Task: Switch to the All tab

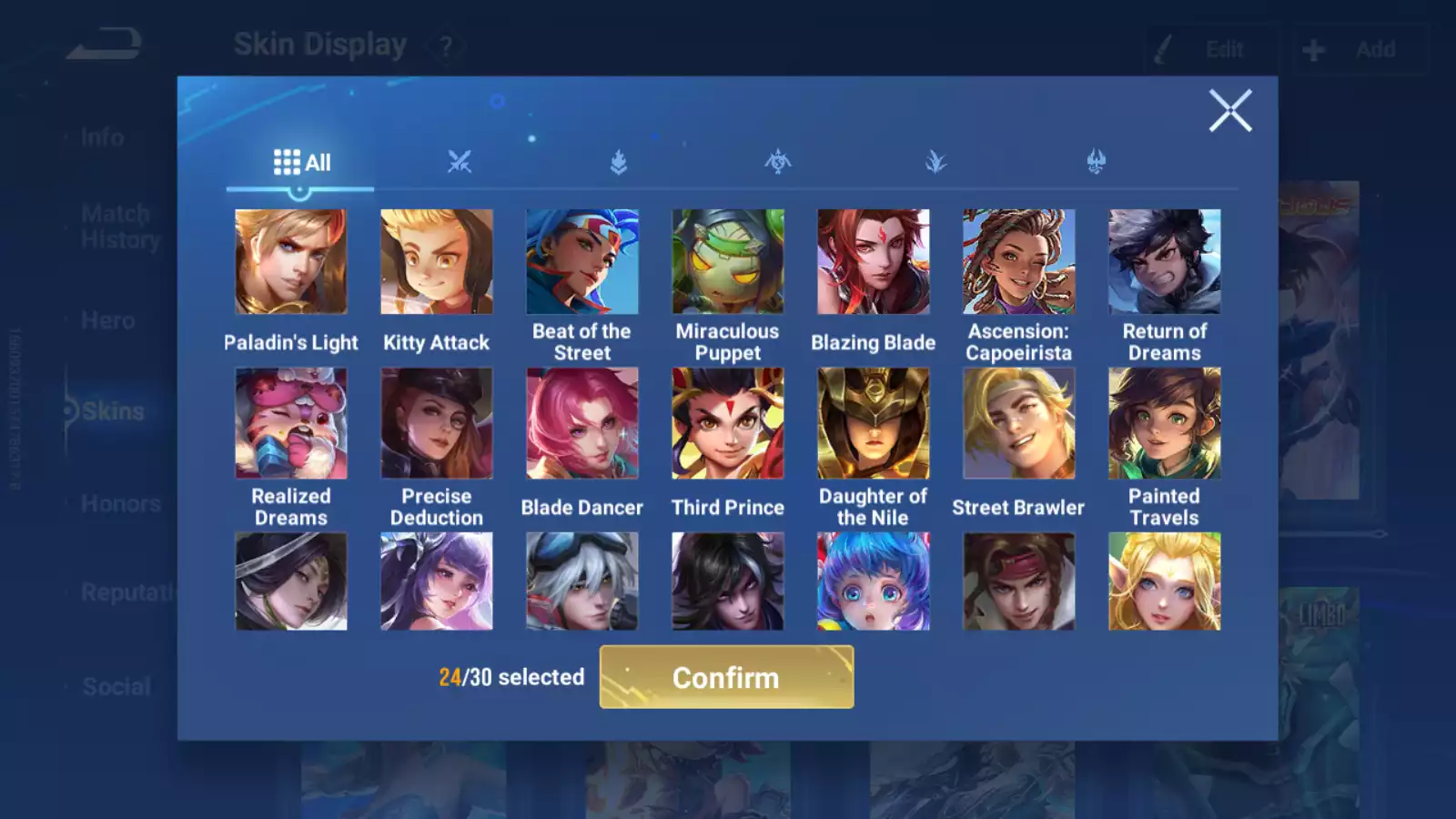Action: (300, 162)
